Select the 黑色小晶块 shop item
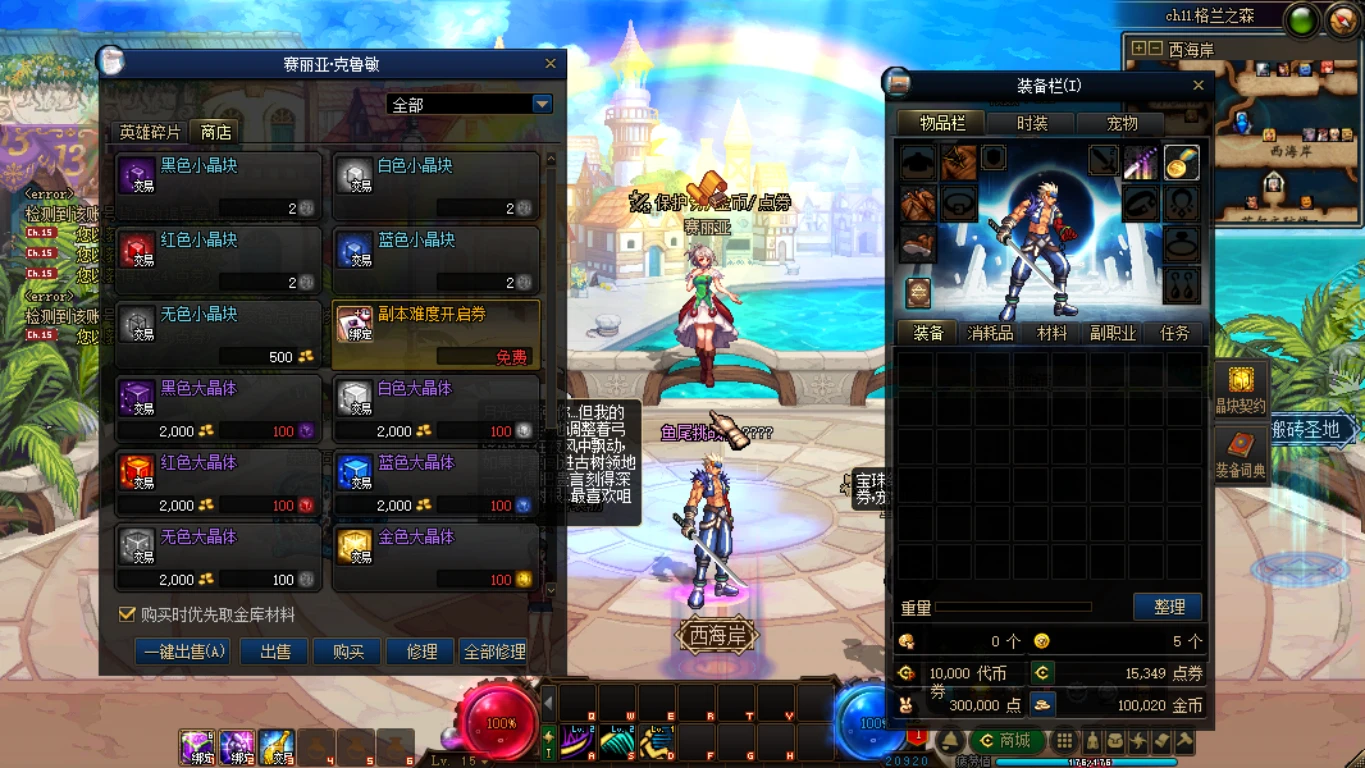 click(x=218, y=185)
